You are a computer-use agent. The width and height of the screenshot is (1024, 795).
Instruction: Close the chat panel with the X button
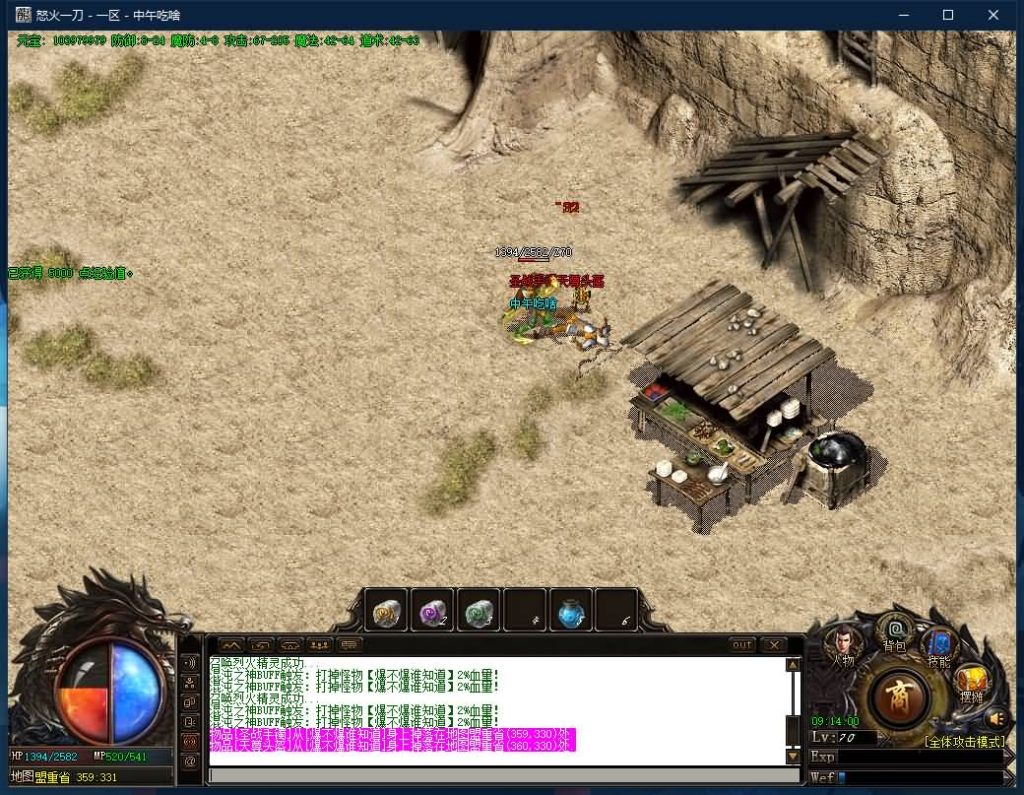(773, 645)
